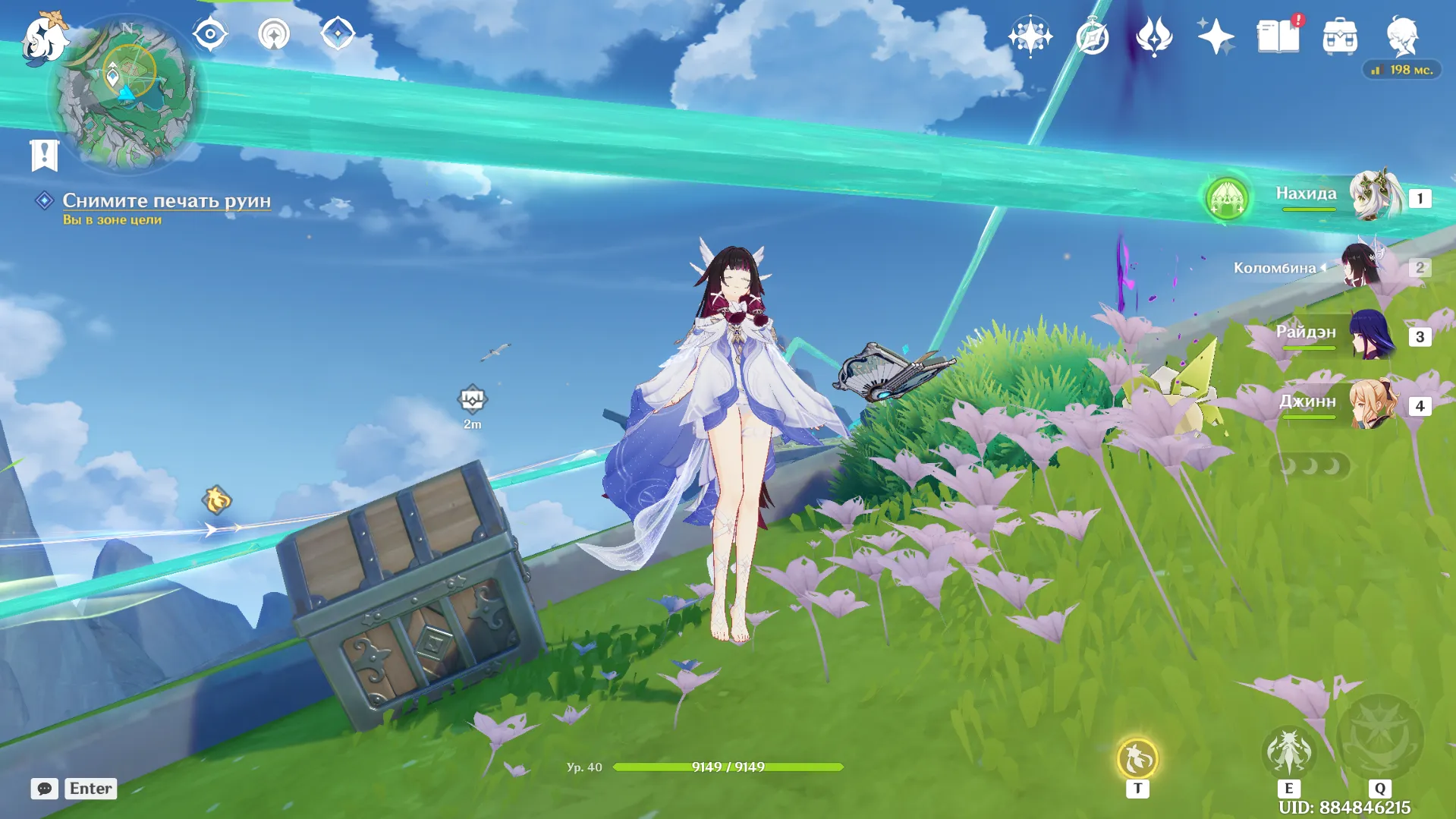Image resolution: width=1456 pixels, height=819 pixels.
Task: Open the winged battle pass icon
Action: pyautogui.click(x=1154, y=36)
